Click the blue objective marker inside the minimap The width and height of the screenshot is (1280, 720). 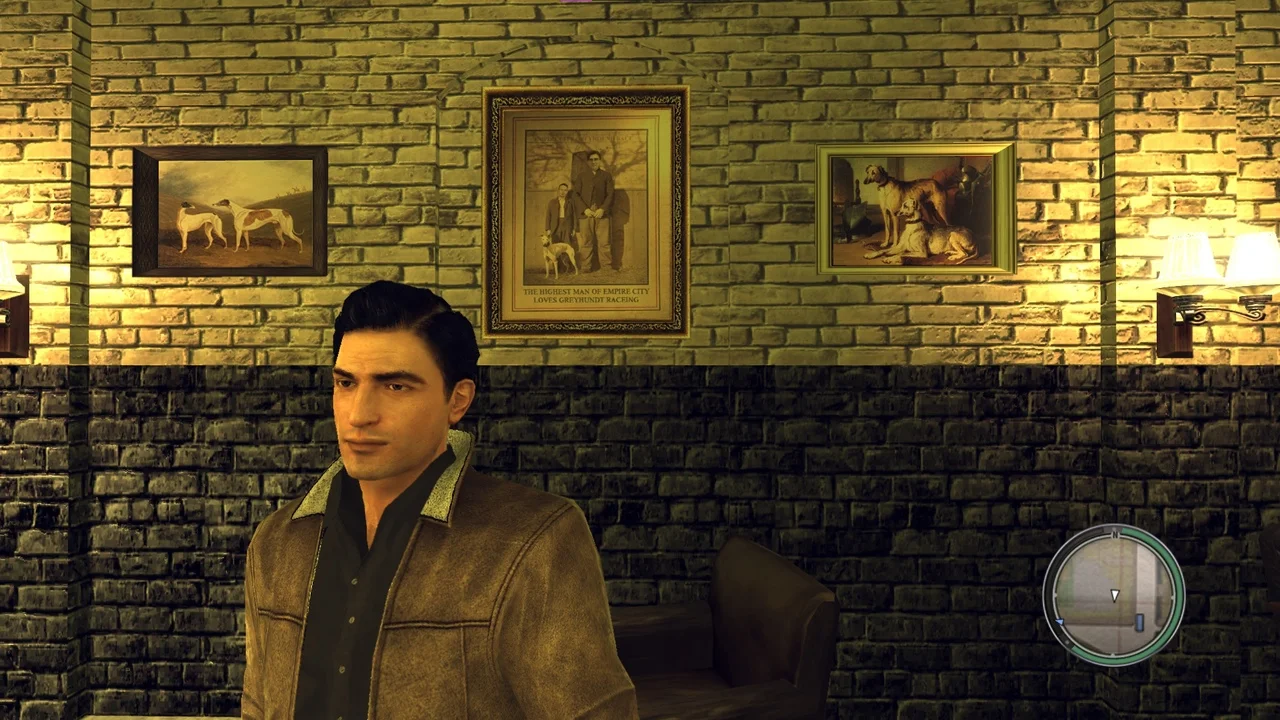1139,622
